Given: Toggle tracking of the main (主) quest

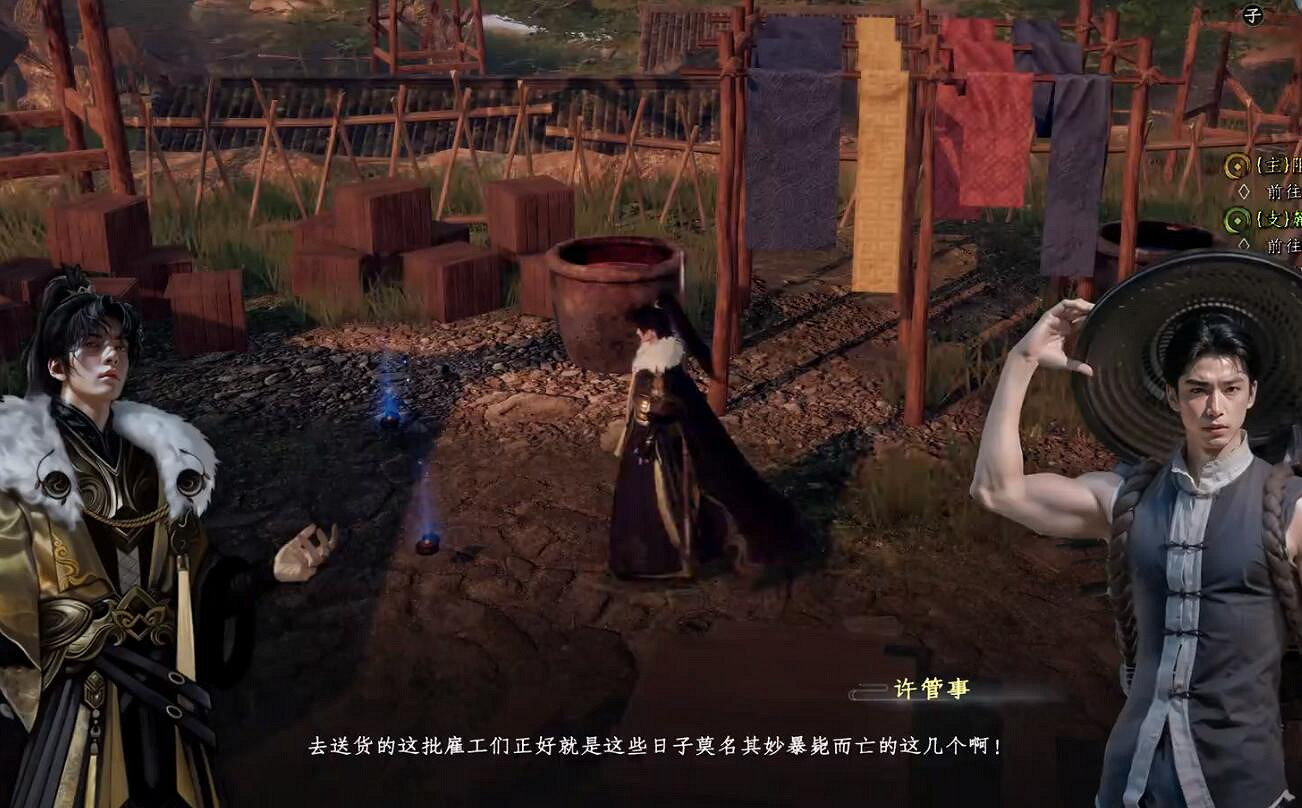Looking at the screenshot, I should [x=1237, y=166].
